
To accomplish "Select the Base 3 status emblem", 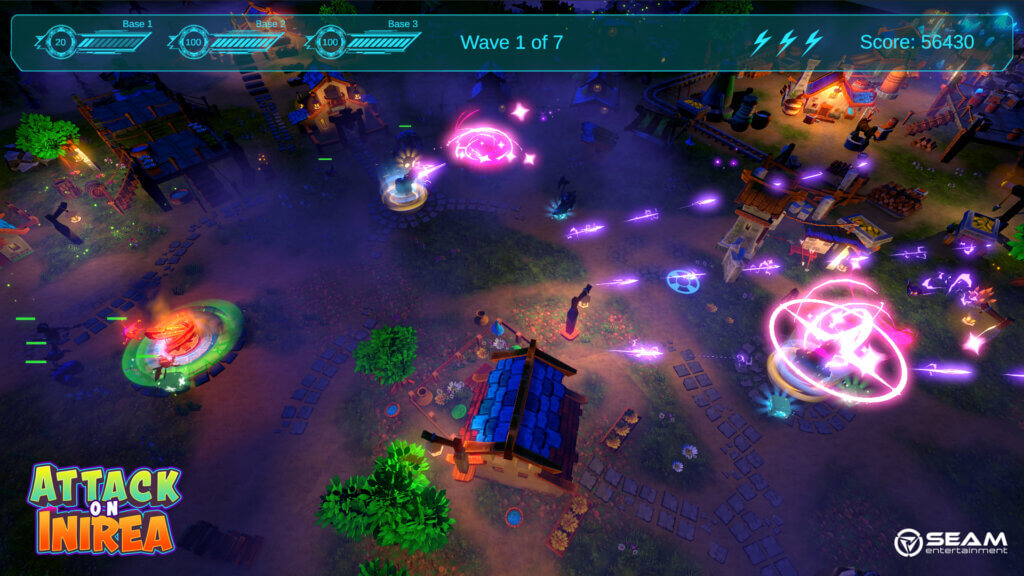I will [x=327, y=42].
